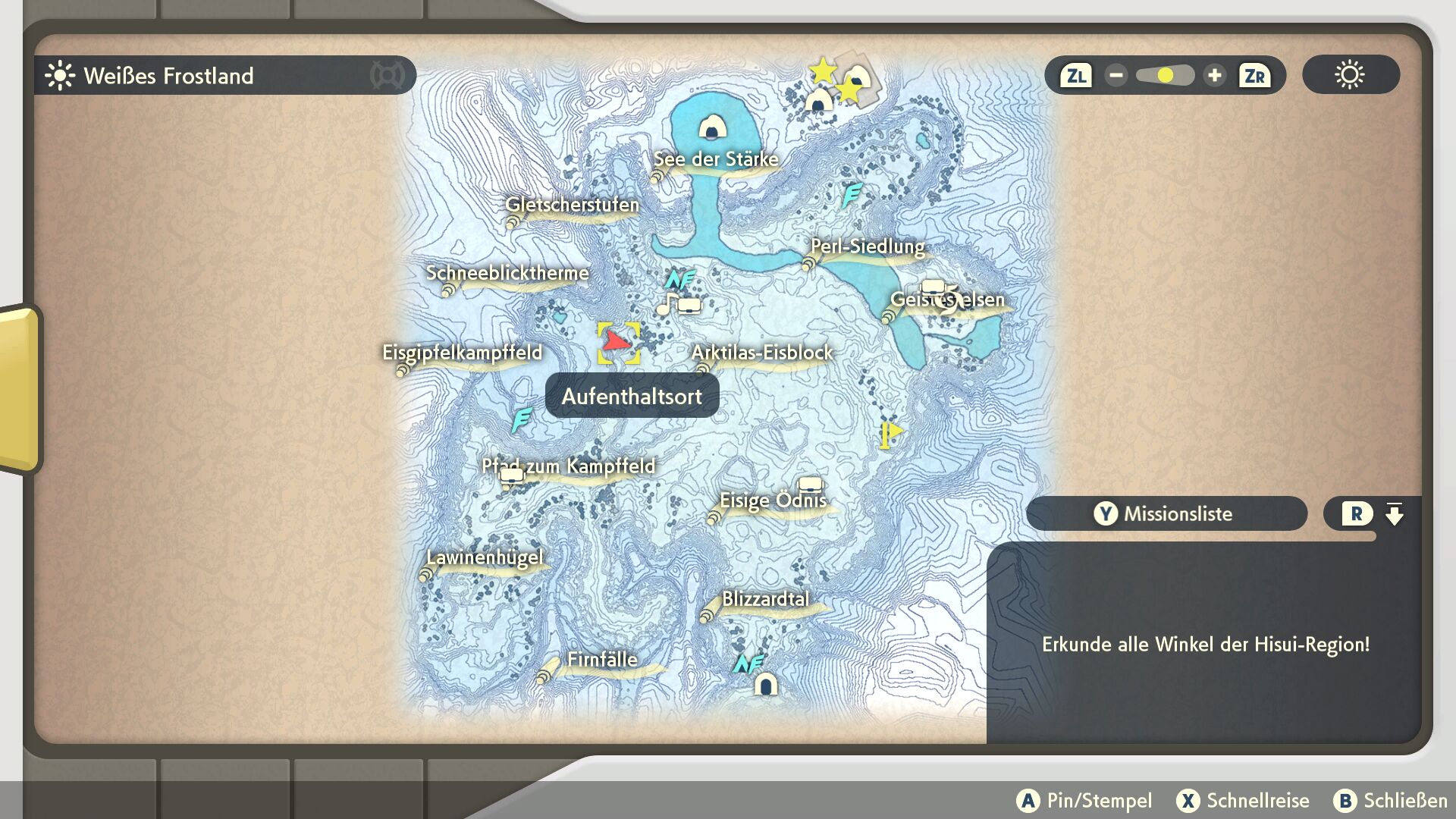Pick the cave entrance marker near Blizzardtal
This screenshot has height=819, width=1456.
(x=765, y=685)
